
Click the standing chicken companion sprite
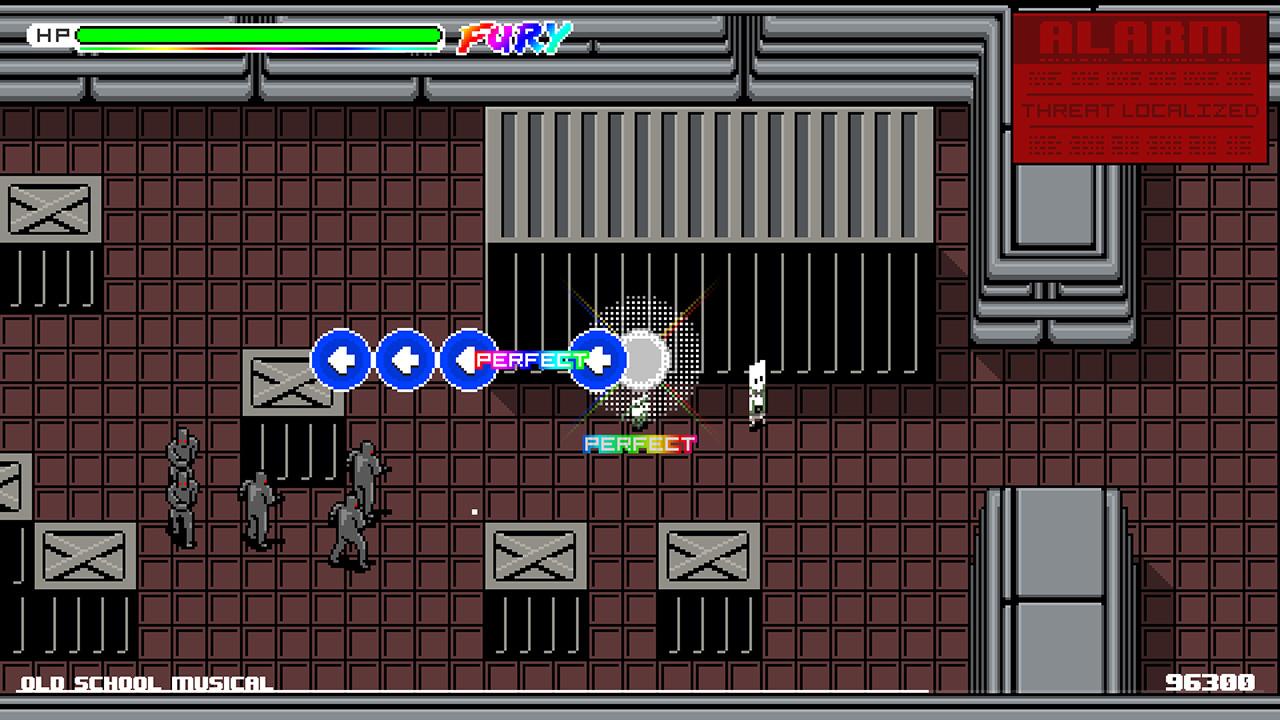pos(755,392)
